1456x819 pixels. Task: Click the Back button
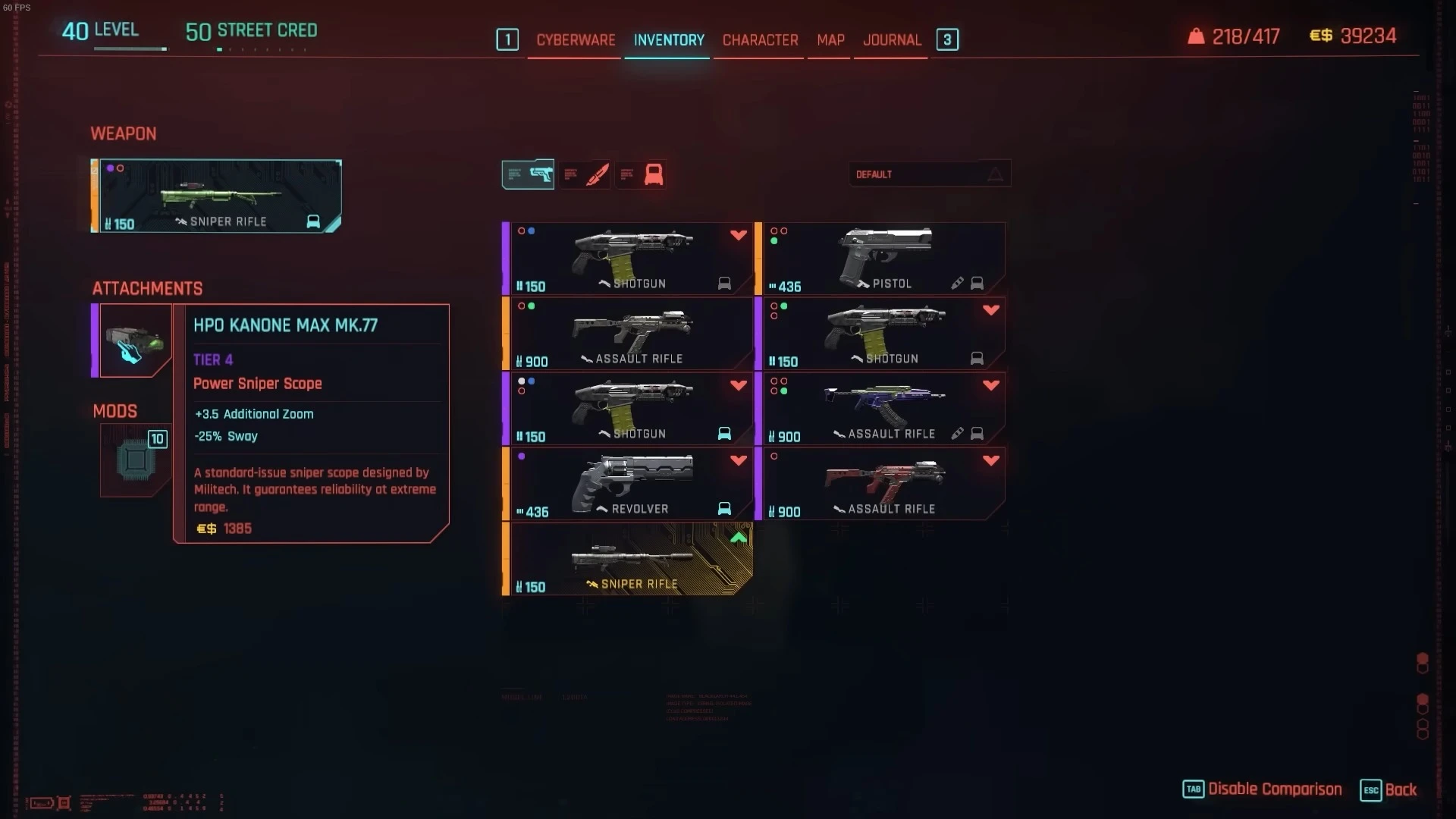point(1401,789)
